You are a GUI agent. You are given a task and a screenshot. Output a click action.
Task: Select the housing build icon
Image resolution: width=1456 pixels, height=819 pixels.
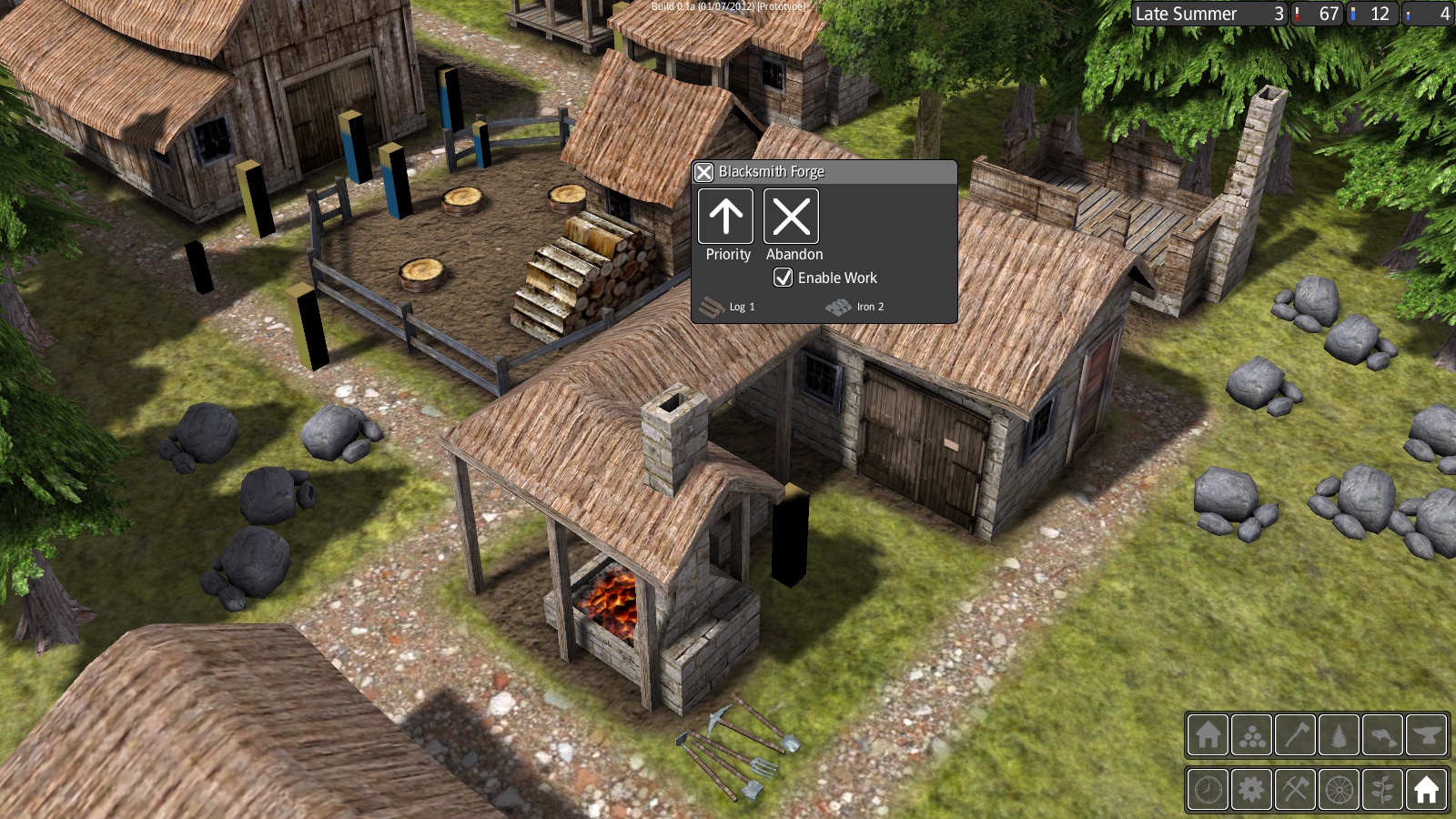1208,735
